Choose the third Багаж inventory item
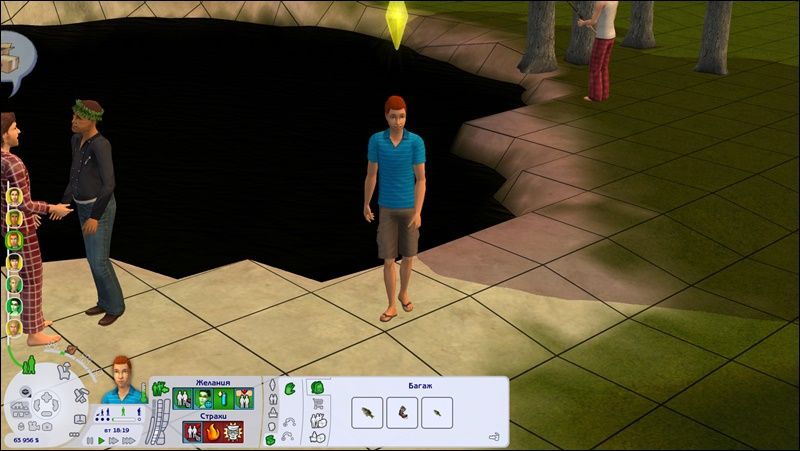Image resolution: width=800 pixels, height=451 pixels. (x=437, y=412)
